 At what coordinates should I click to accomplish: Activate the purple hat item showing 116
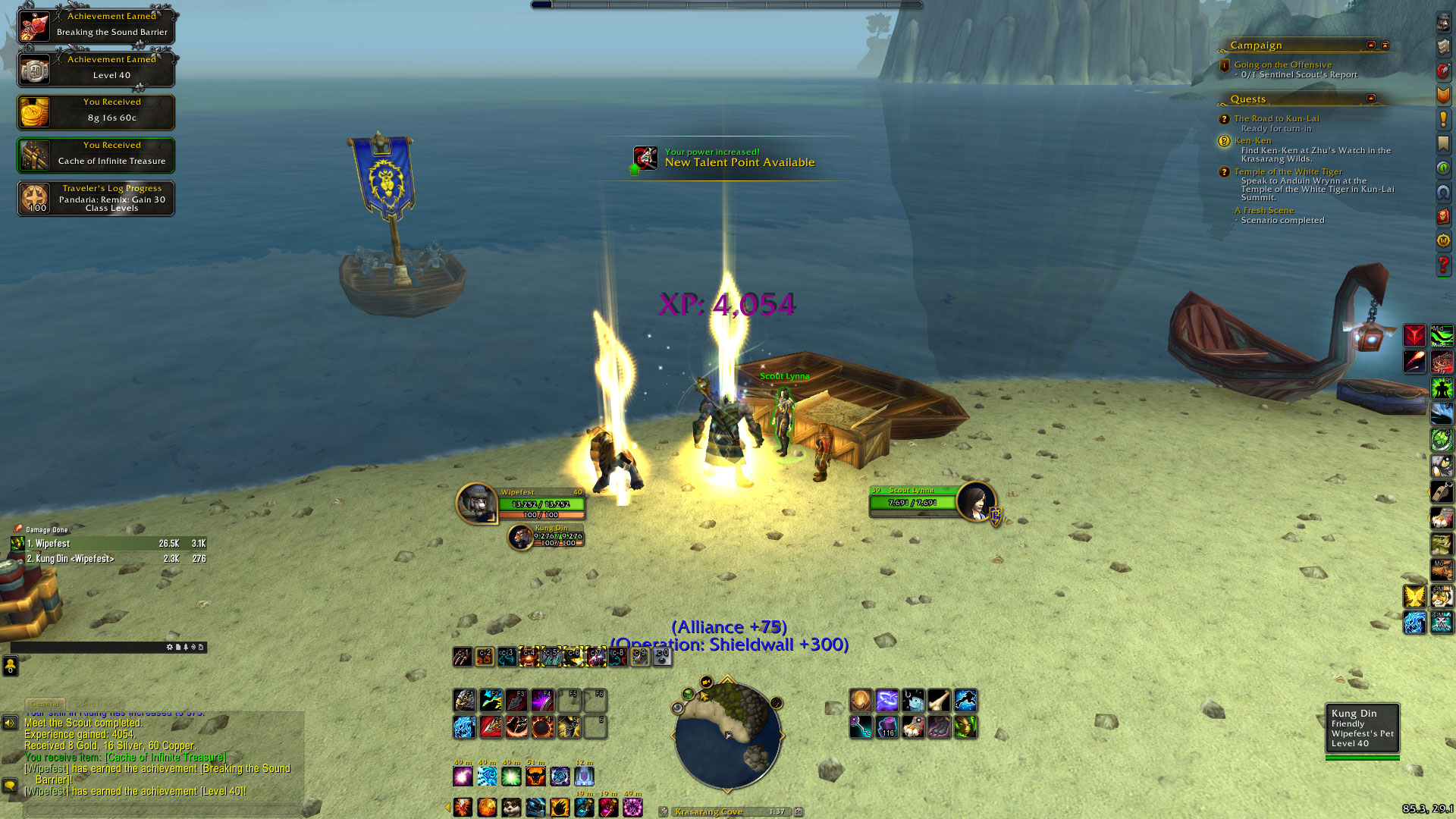point(887,727)
